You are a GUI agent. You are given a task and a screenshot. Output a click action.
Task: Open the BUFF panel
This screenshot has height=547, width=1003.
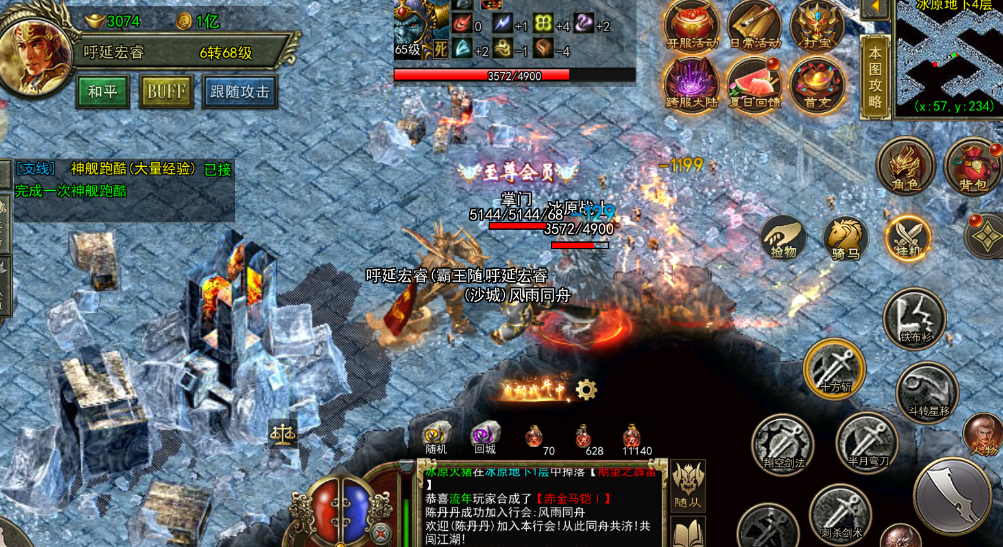click(166, 92)
